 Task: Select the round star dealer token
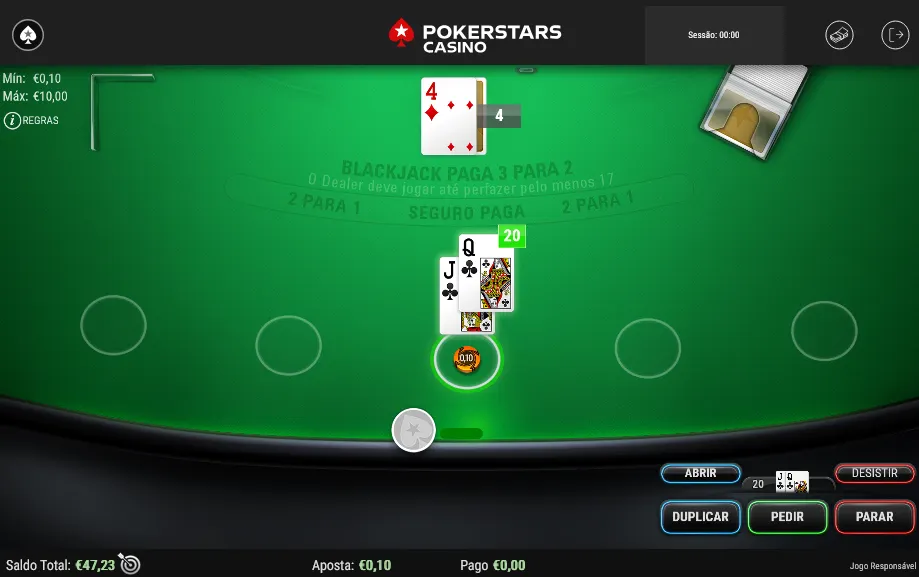click(x=413, y=430)
